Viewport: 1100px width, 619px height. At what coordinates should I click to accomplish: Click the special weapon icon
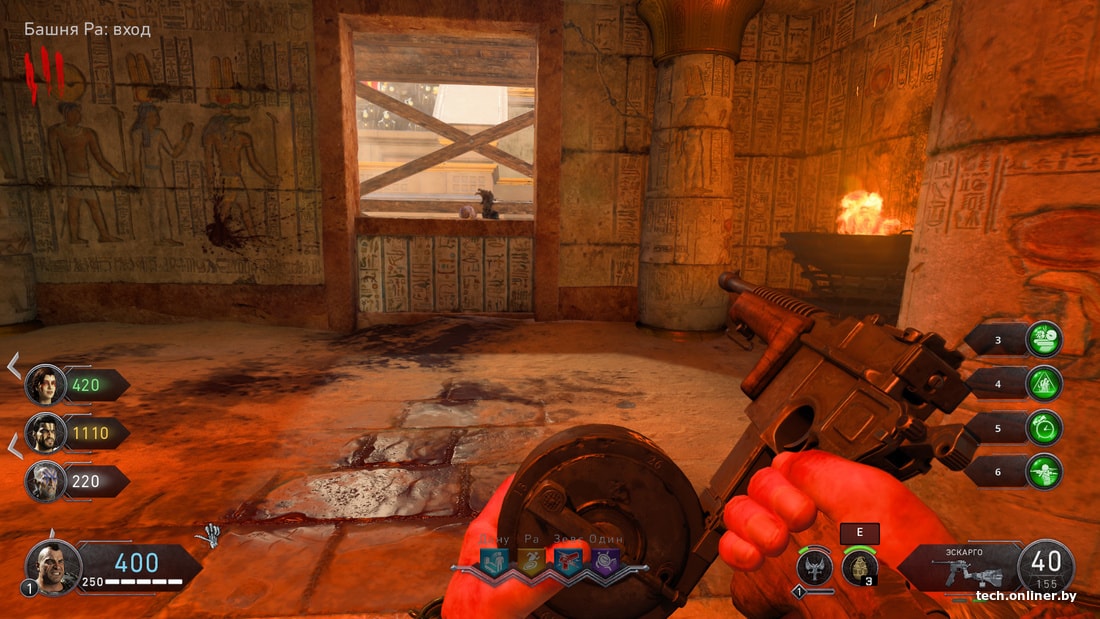coord(815,568)
